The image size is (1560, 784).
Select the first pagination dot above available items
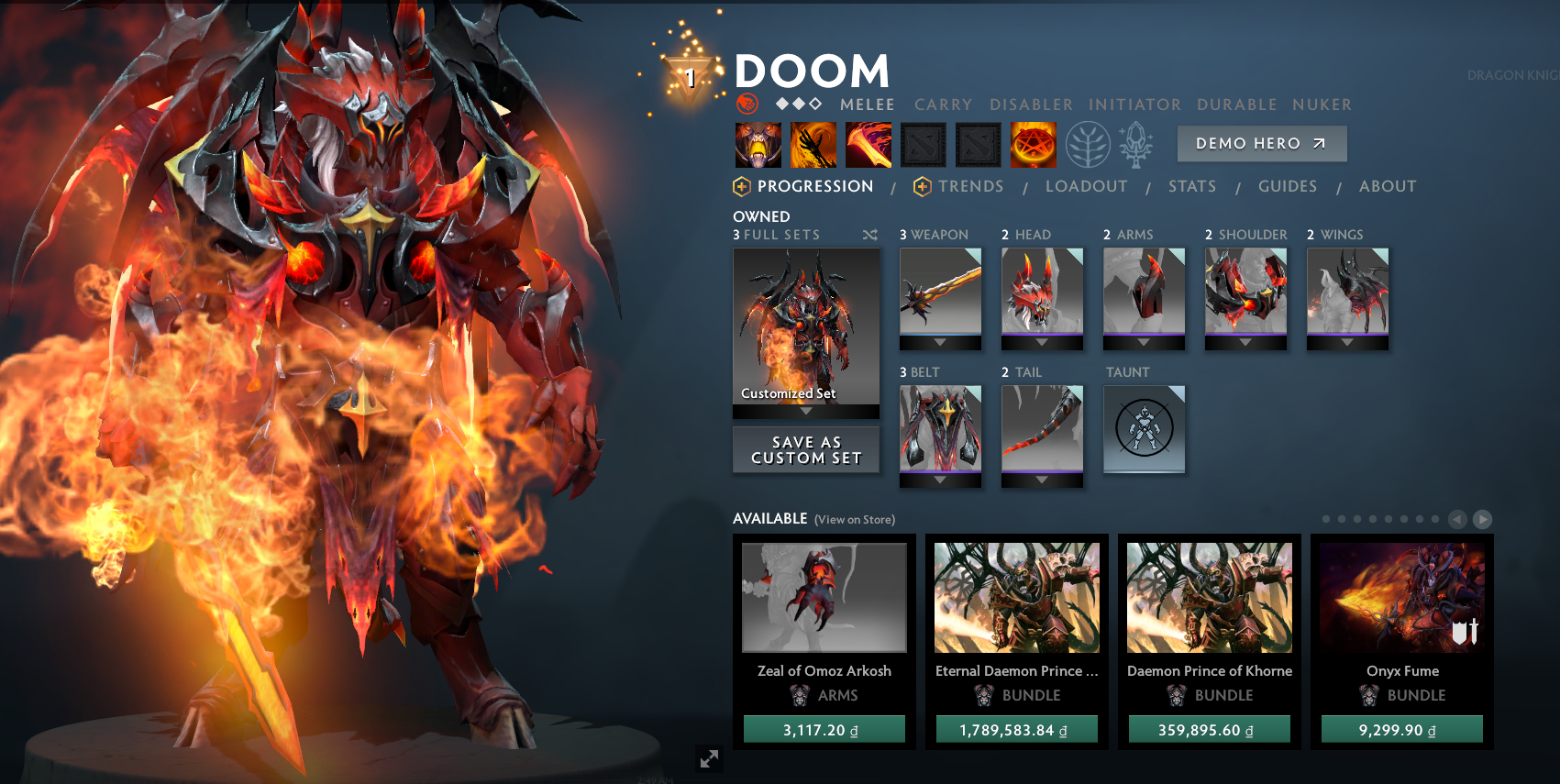point(1325,517)
